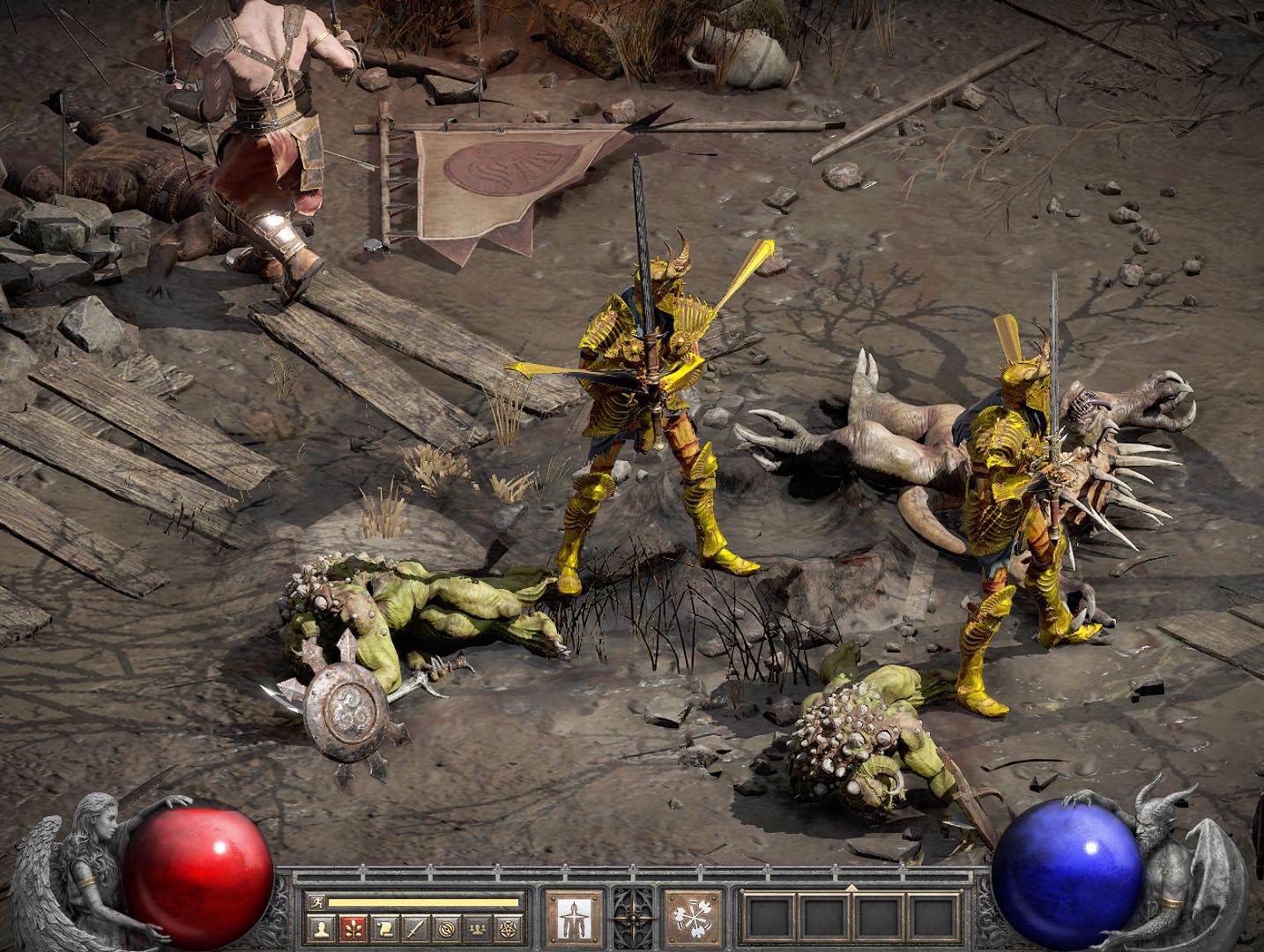
Task: Open the party screen button
Action: pyautogui.click(x=477, y=927)
